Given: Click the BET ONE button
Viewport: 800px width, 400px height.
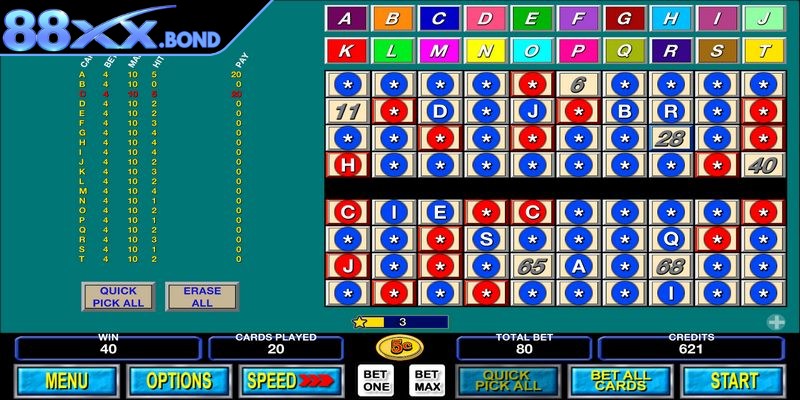Looking at the screenshot, I should click(x=374, y=381).
